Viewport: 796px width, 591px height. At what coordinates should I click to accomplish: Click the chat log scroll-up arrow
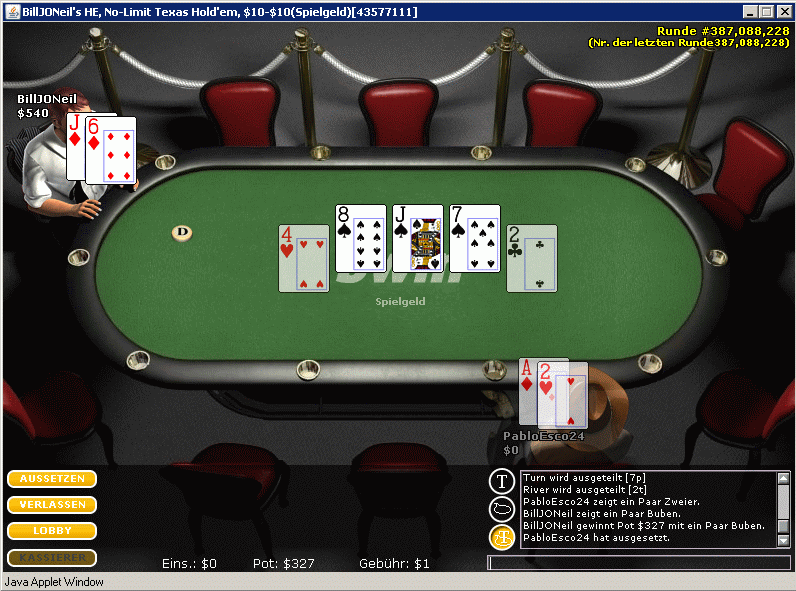[x=783, y=479]
